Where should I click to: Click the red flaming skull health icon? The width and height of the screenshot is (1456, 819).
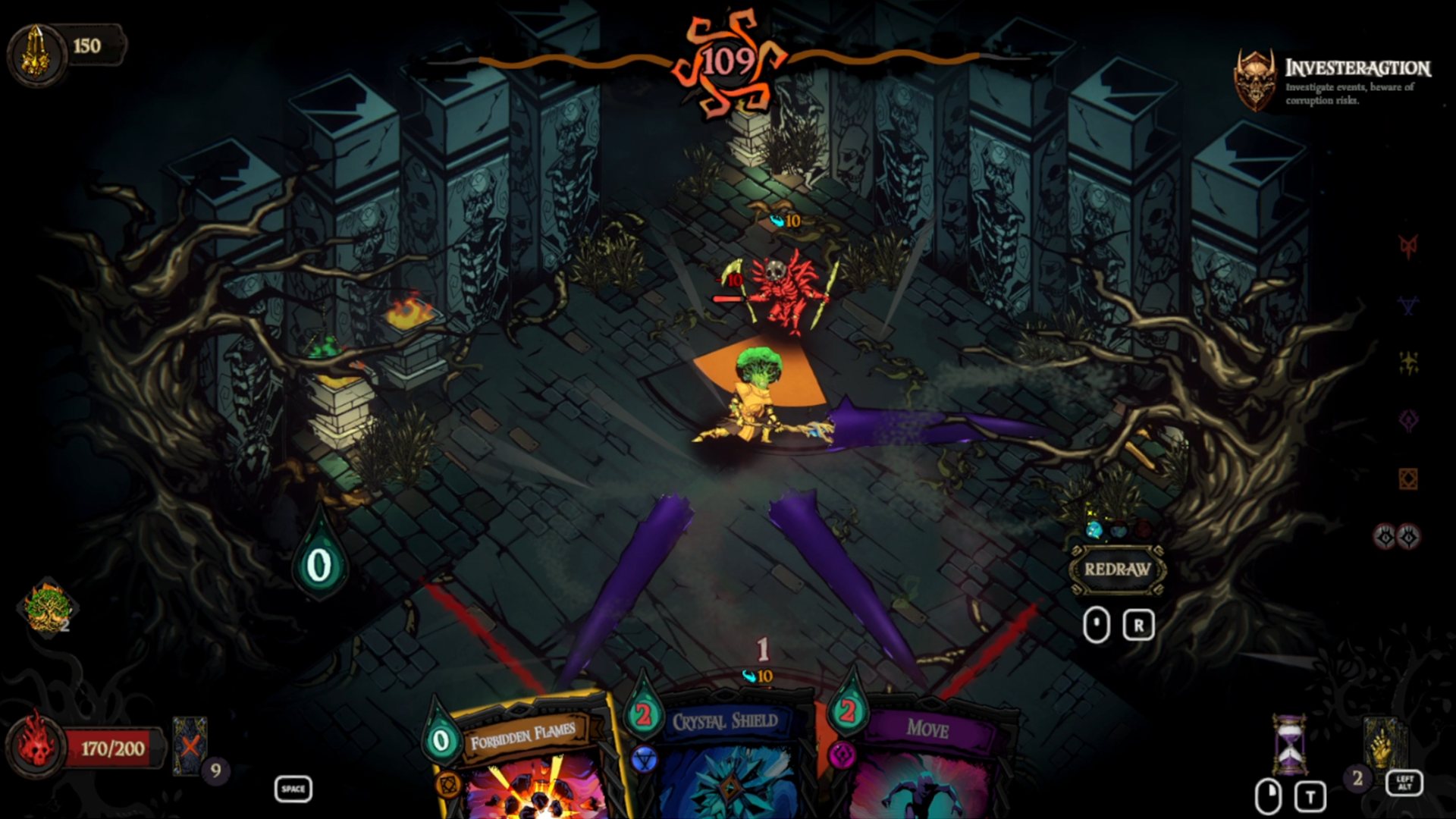click(x=36, y=745)
